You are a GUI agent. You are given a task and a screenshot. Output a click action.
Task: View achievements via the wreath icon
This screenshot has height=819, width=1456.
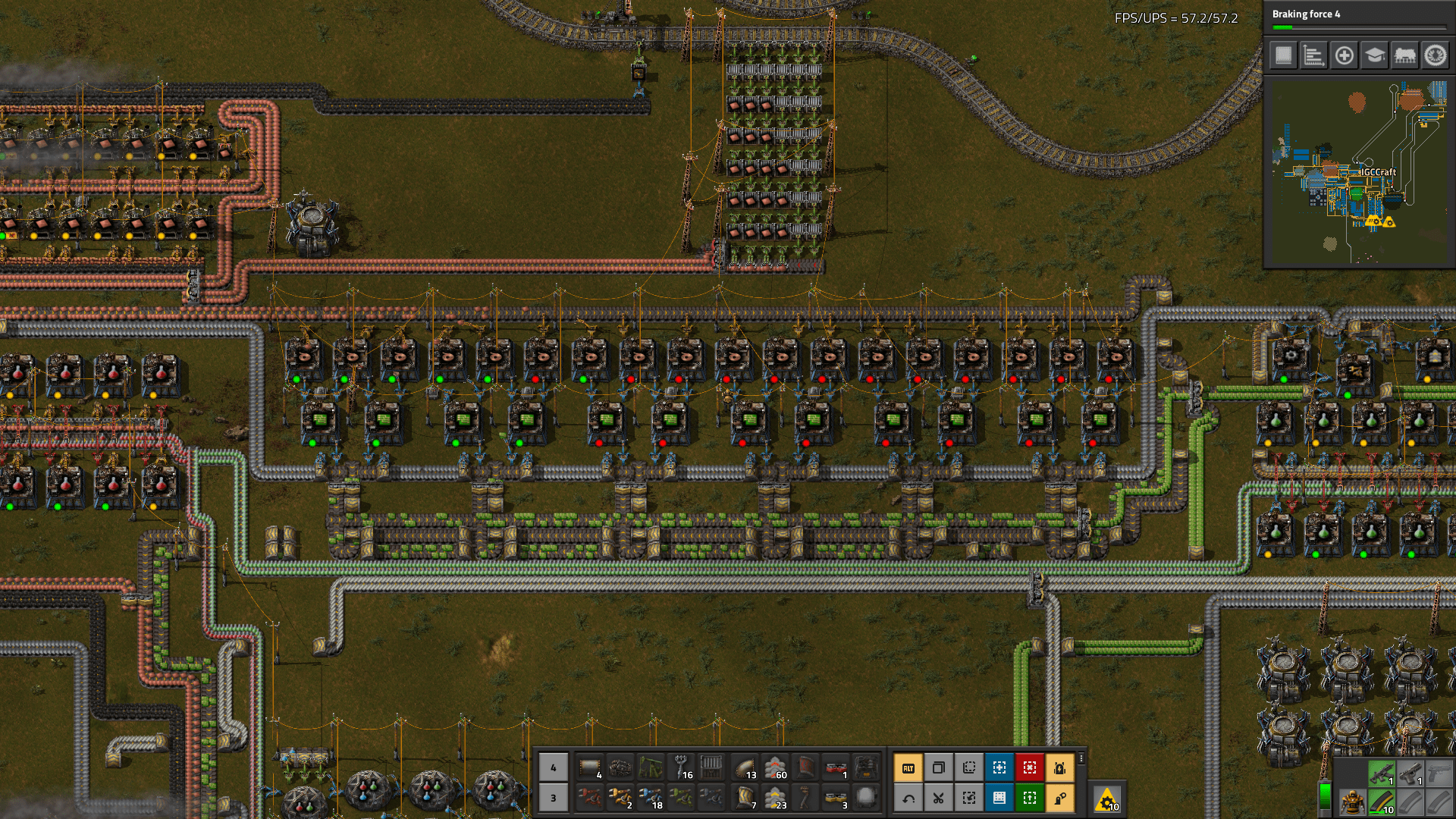1436,56
